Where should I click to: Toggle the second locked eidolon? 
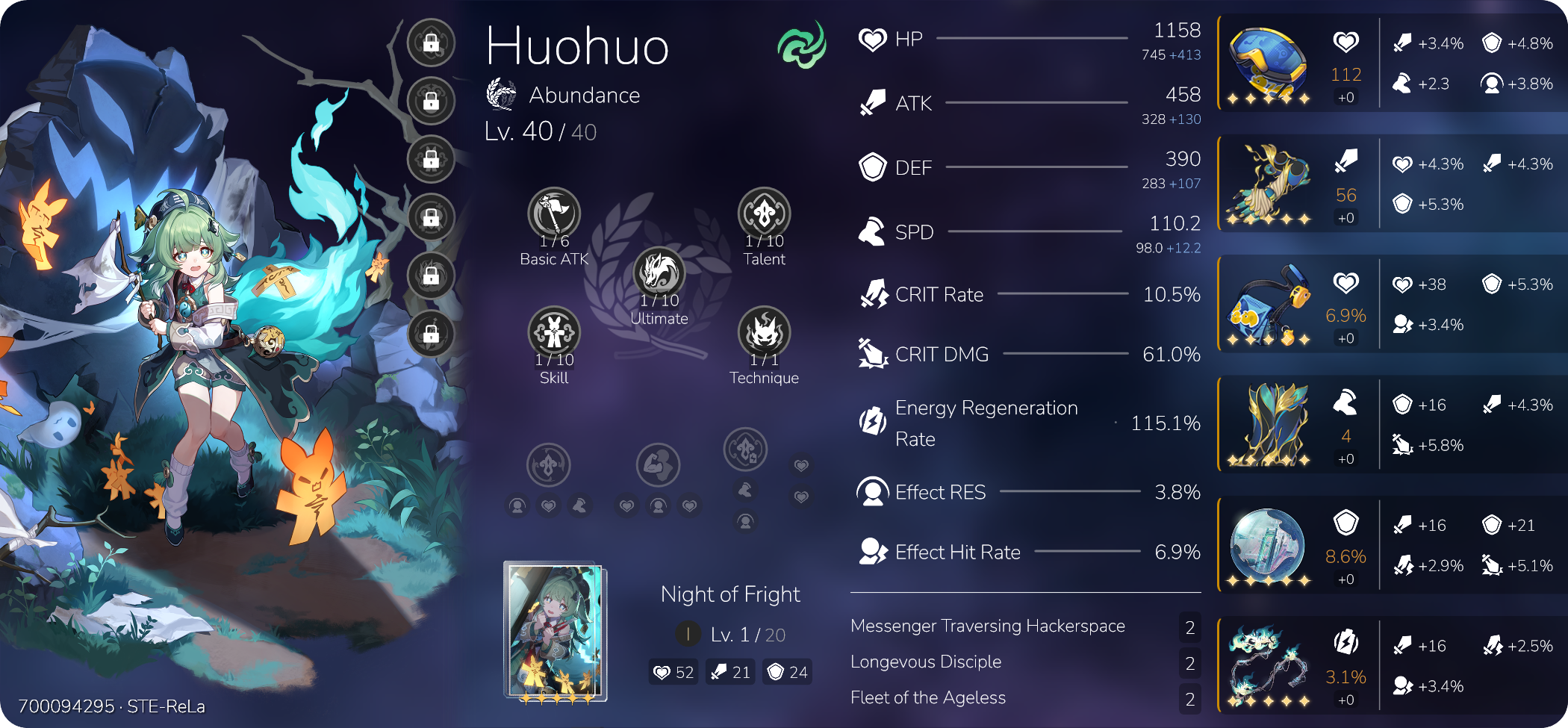(430, 101)
